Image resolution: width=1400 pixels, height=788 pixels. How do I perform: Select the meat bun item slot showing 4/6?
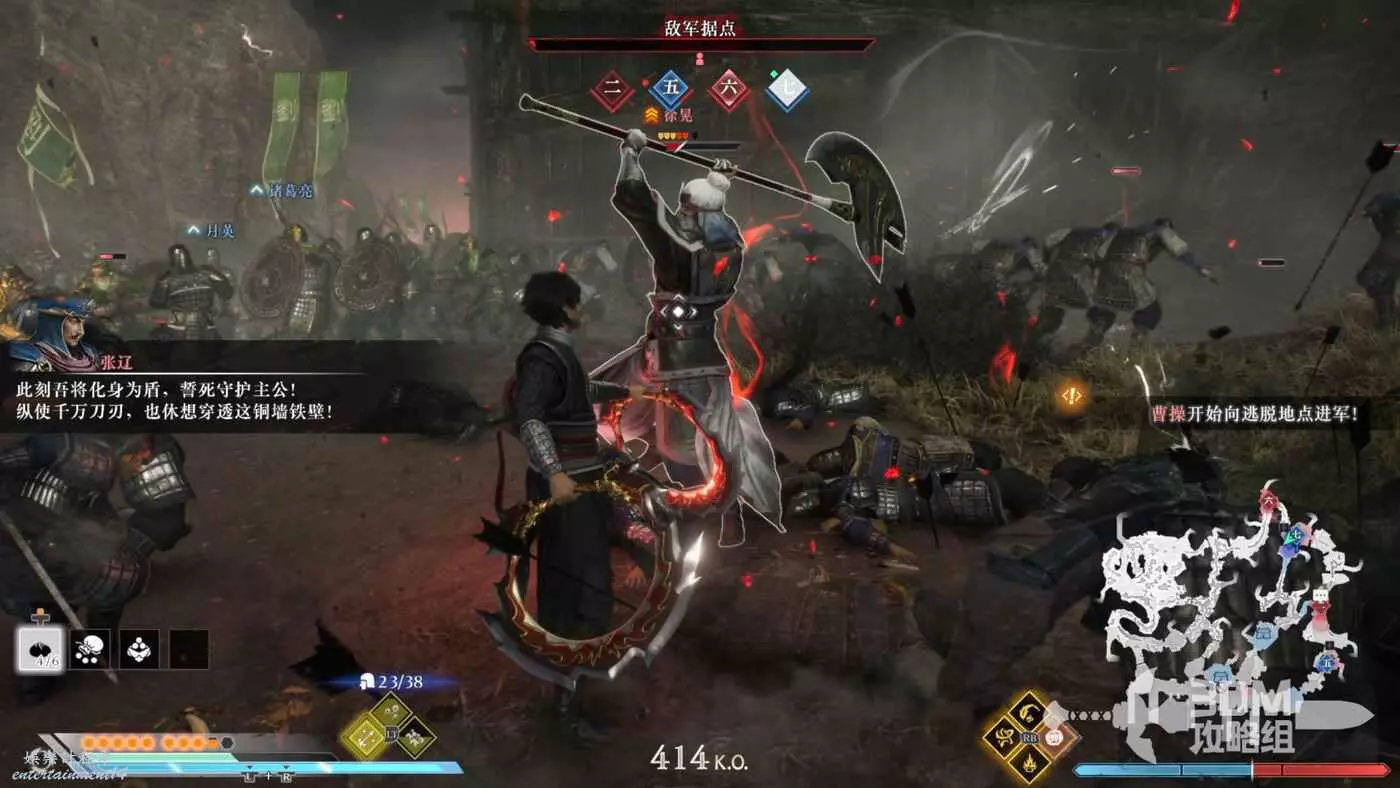41,648
